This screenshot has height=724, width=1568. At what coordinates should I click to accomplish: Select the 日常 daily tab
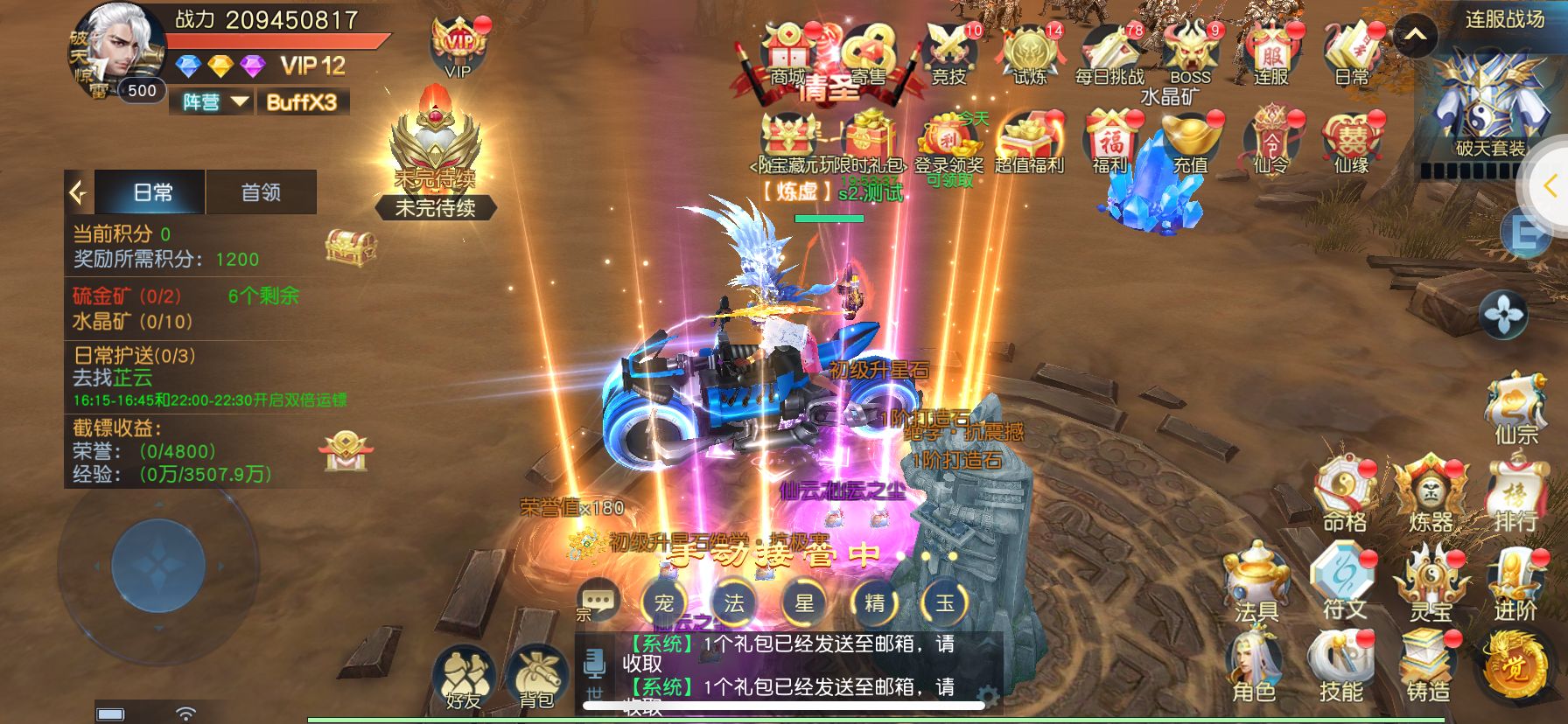[152, 192]
